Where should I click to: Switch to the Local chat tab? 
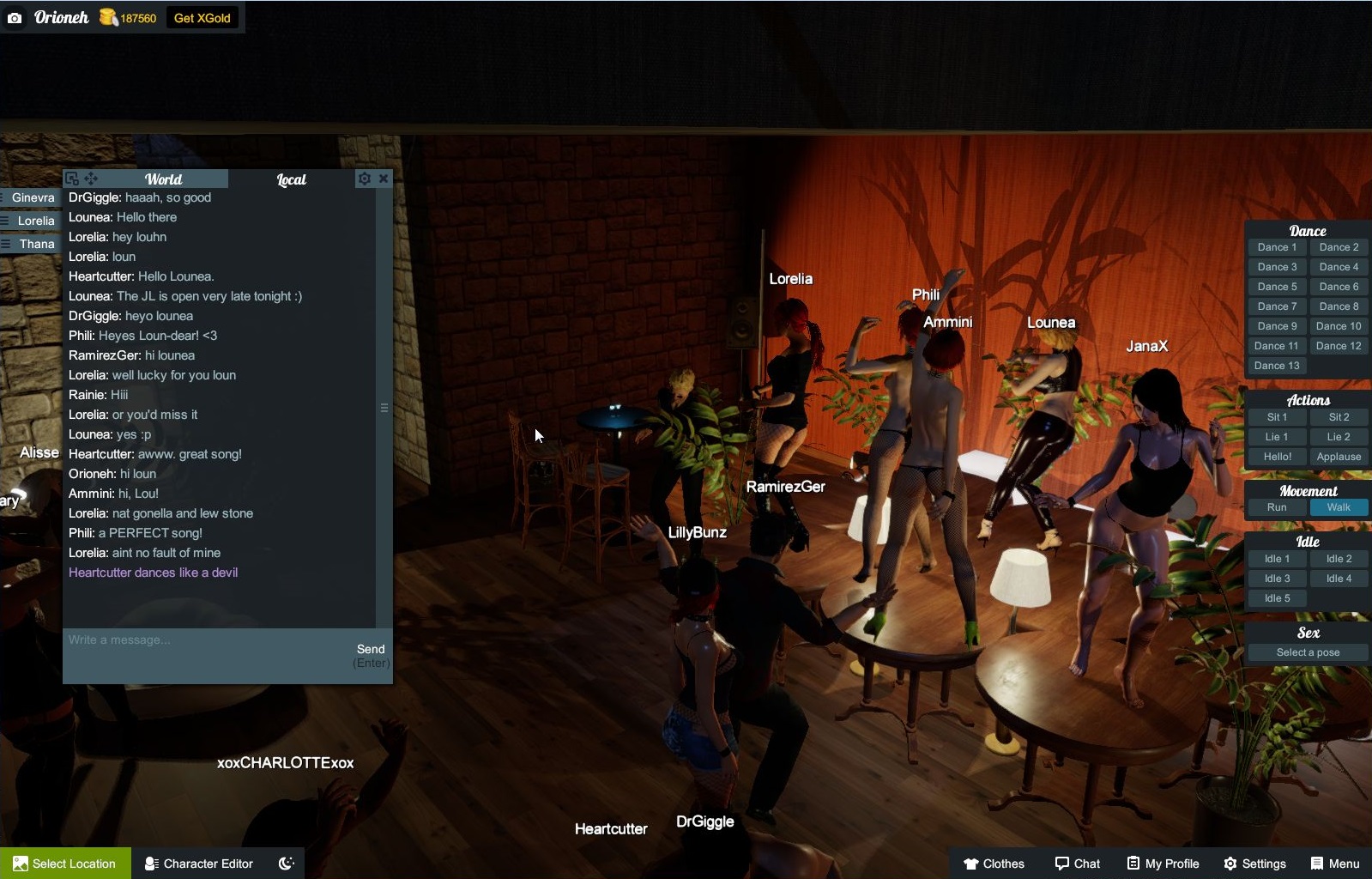pos(292,179)
